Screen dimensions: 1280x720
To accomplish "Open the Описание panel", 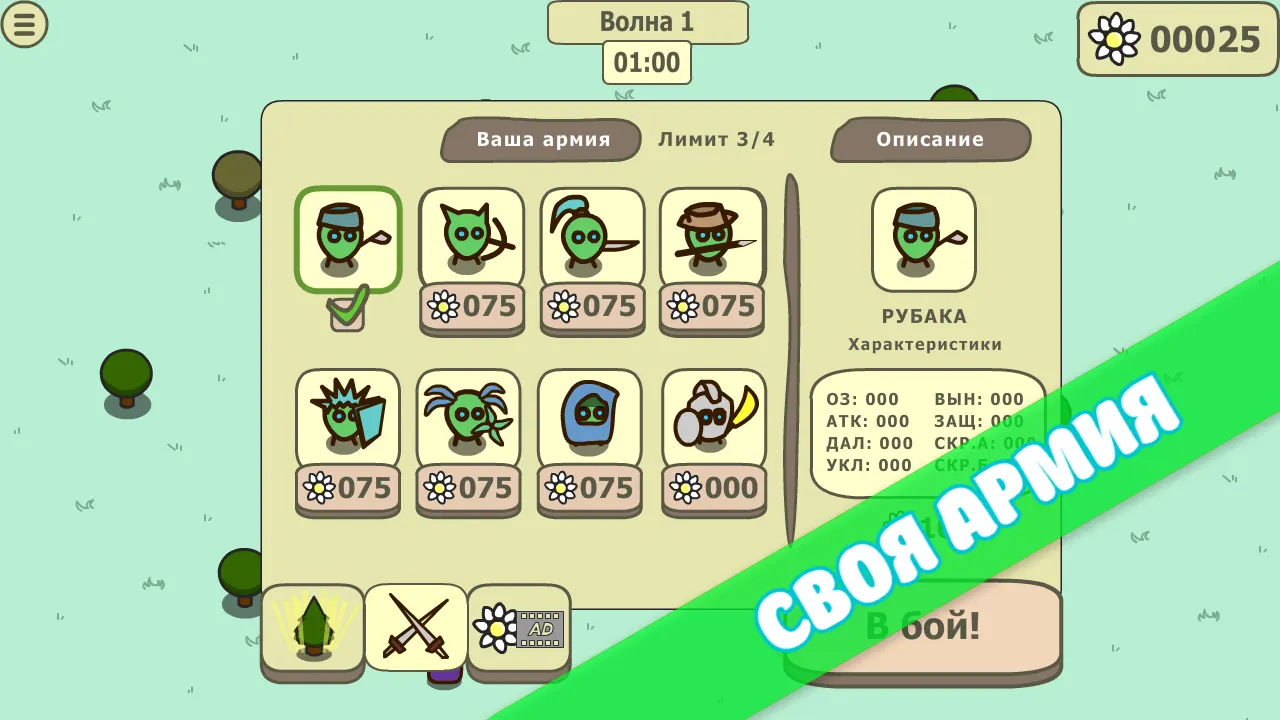I will pyautogui.click(x=930, y=140).
